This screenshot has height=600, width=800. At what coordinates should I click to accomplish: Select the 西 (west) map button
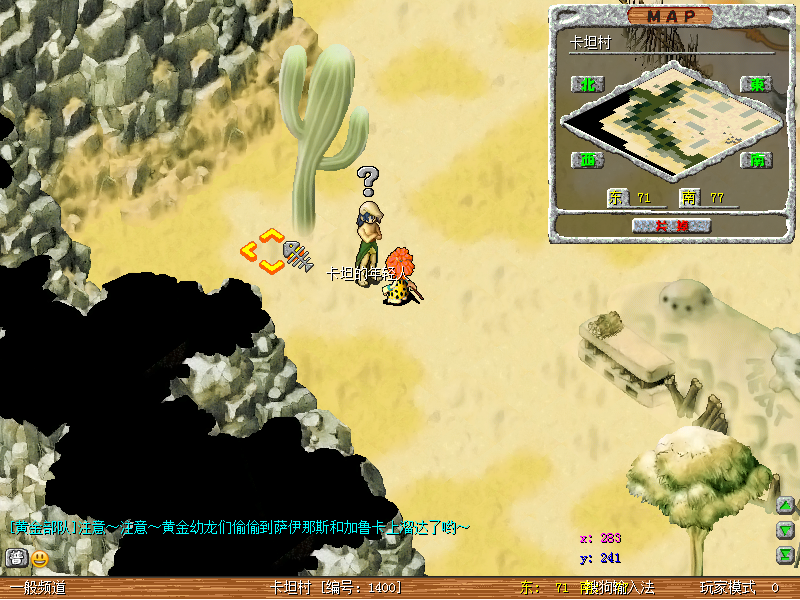pos(588,160)
